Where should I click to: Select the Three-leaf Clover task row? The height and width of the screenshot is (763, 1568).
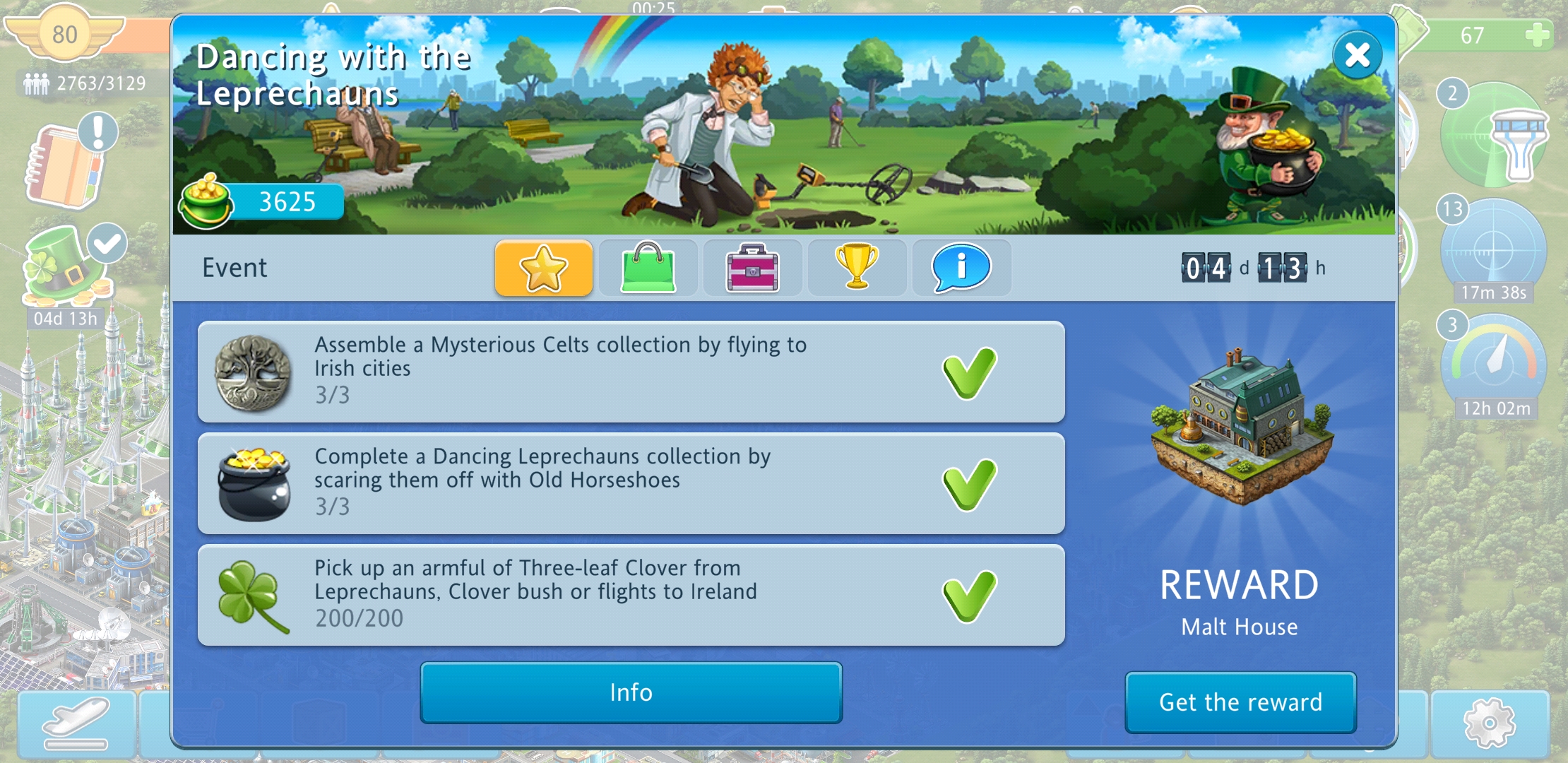(x=631, y=595)
